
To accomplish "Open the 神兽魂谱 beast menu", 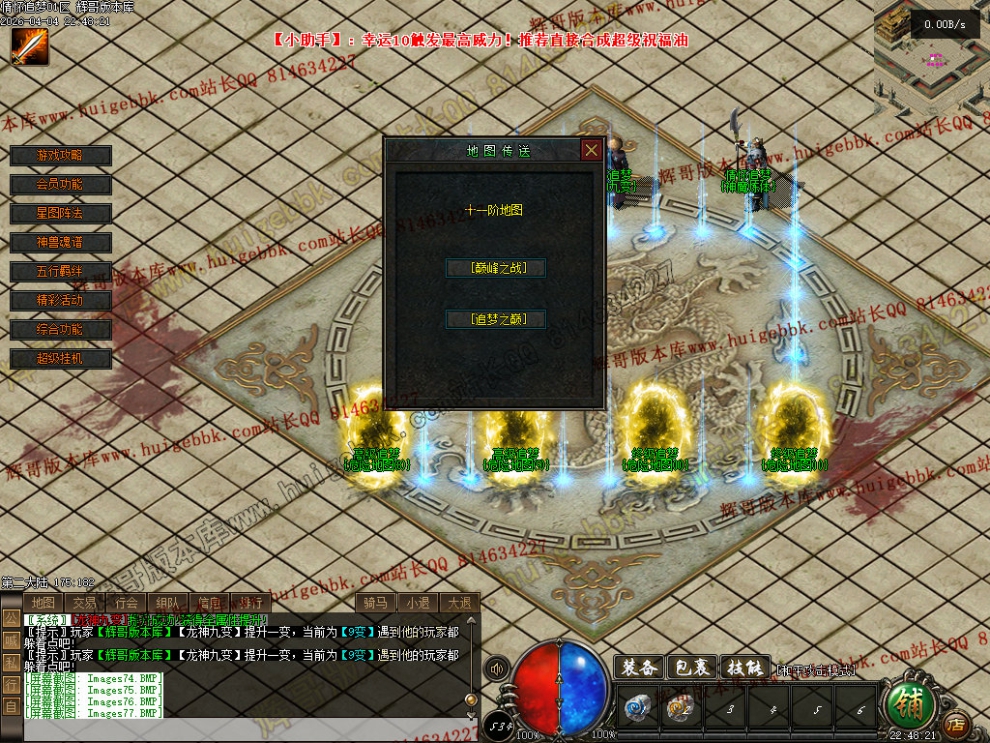I will tap(60, 242).
